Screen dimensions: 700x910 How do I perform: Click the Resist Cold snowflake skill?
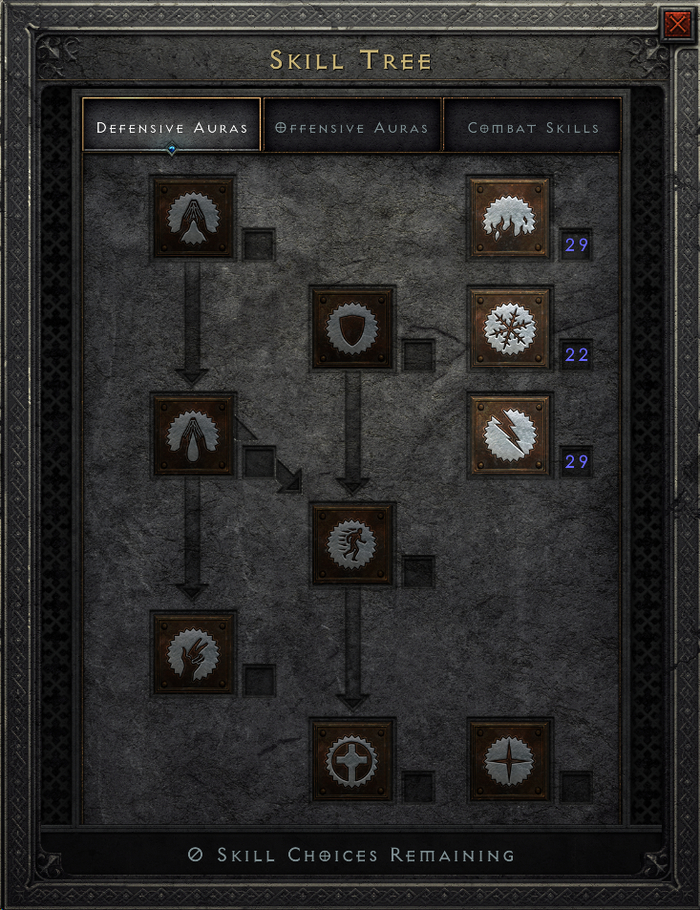[x=510, y=328]
